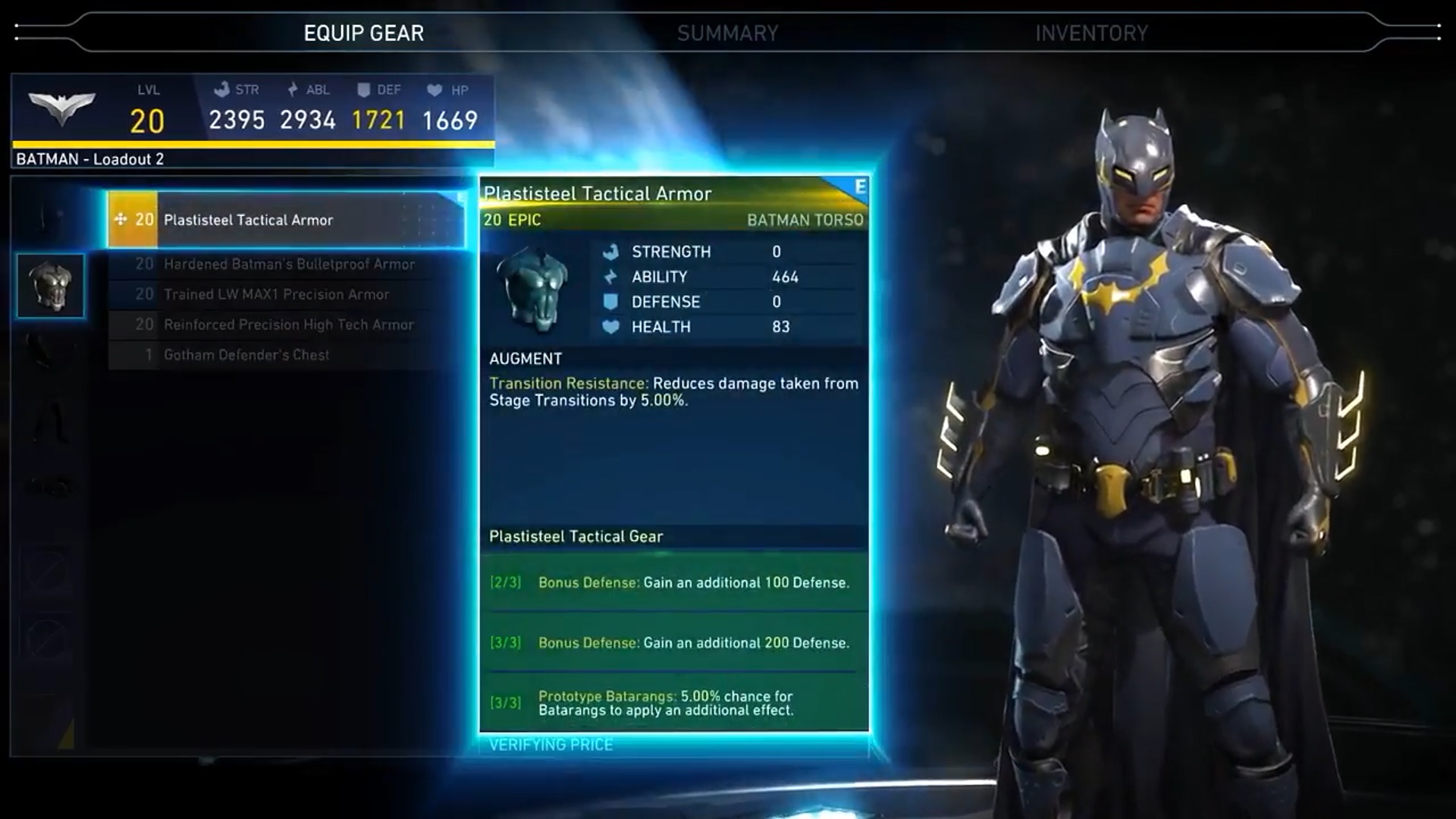1456x819 pixels.
Task: Select the Equip Gear tab
Action: coord(363,33)
